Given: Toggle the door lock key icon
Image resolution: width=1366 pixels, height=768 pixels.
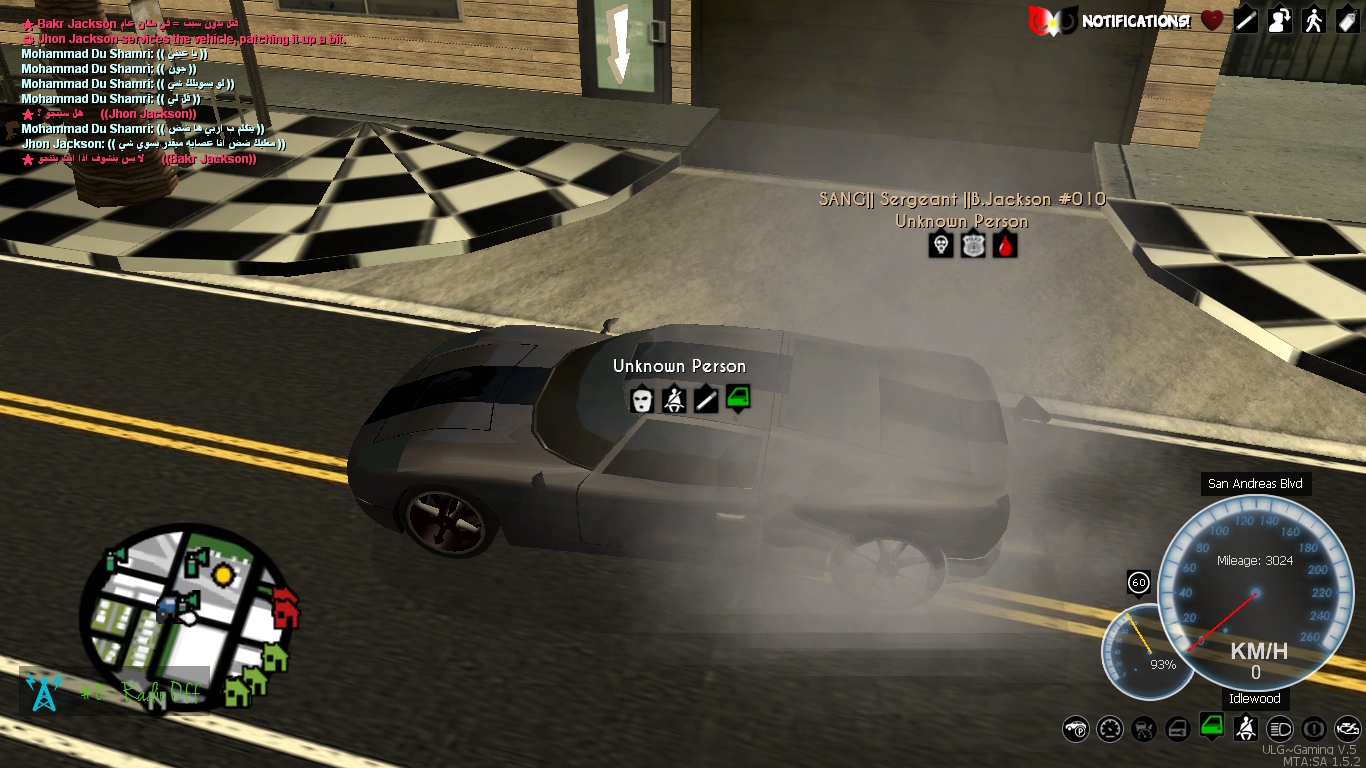Looking at the screenshot, I should click(x=1178, y=729).
